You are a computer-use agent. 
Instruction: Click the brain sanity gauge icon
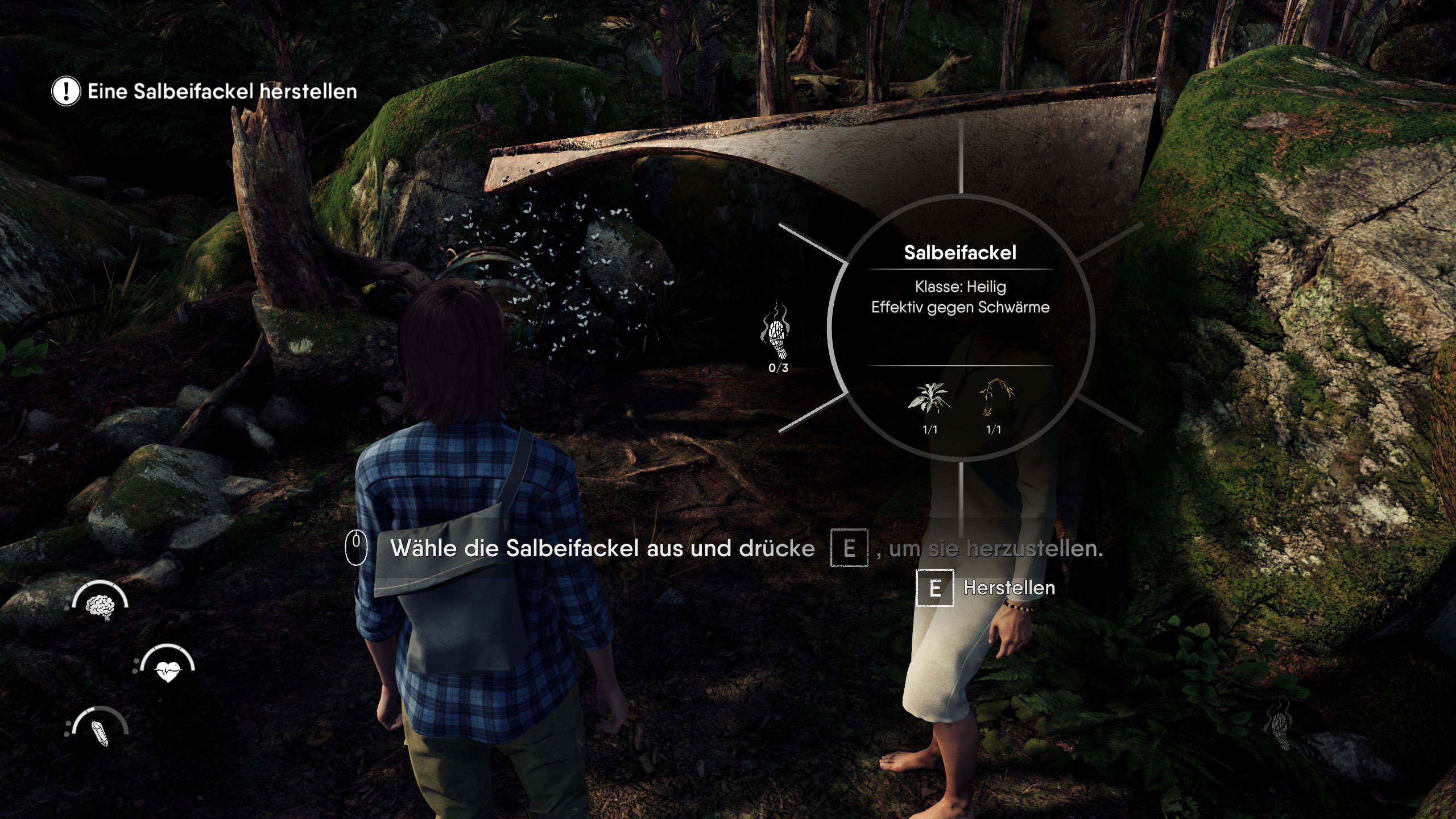tap(100, 605)
